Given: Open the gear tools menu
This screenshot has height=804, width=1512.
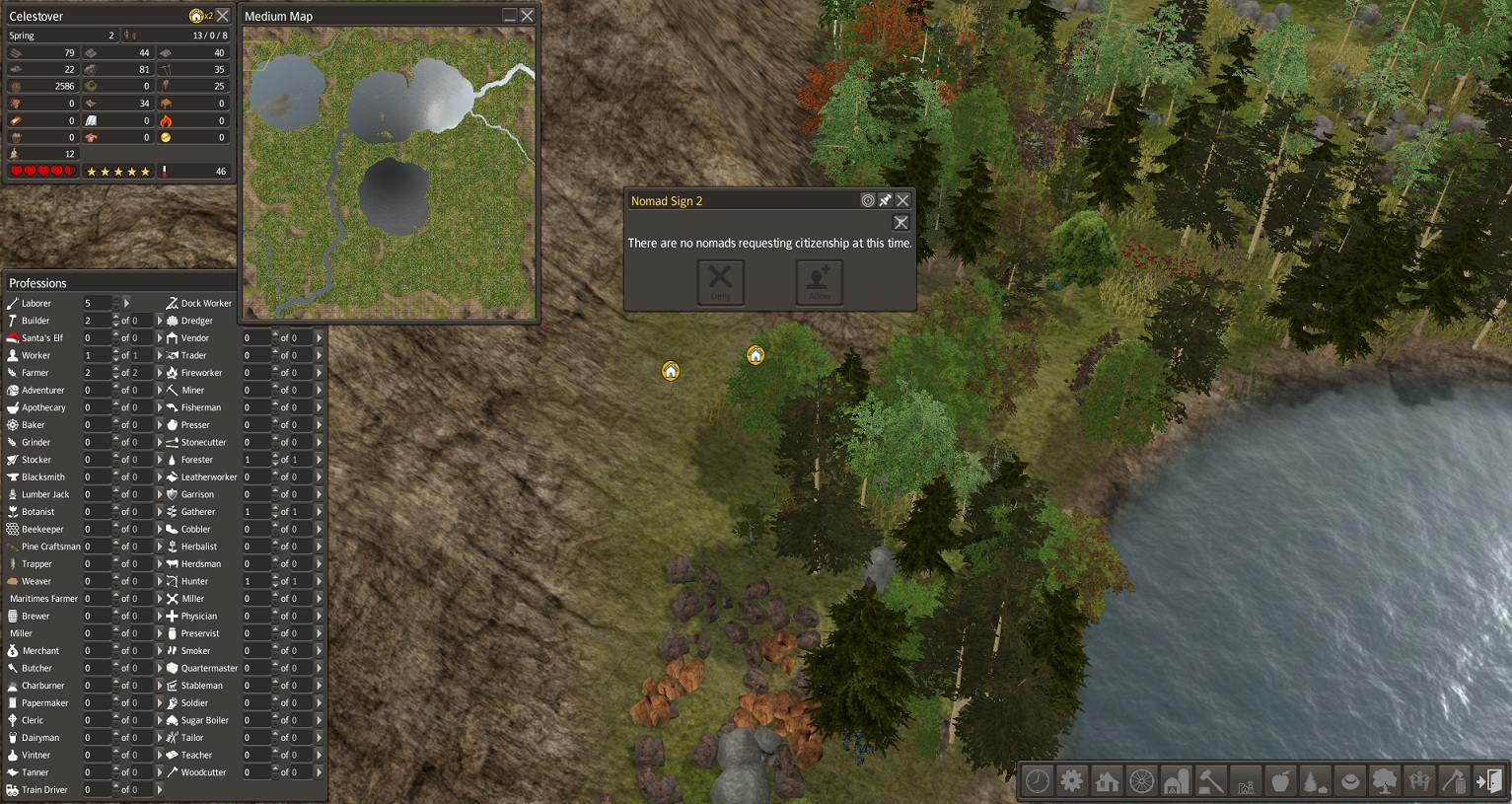Looking at the screenshot, I should (x=1072, y=781).
